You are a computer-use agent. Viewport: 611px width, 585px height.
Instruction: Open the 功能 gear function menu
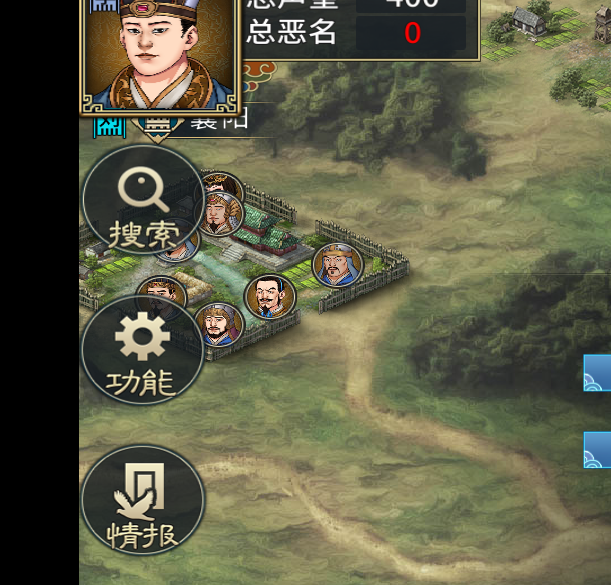(143, 350)
